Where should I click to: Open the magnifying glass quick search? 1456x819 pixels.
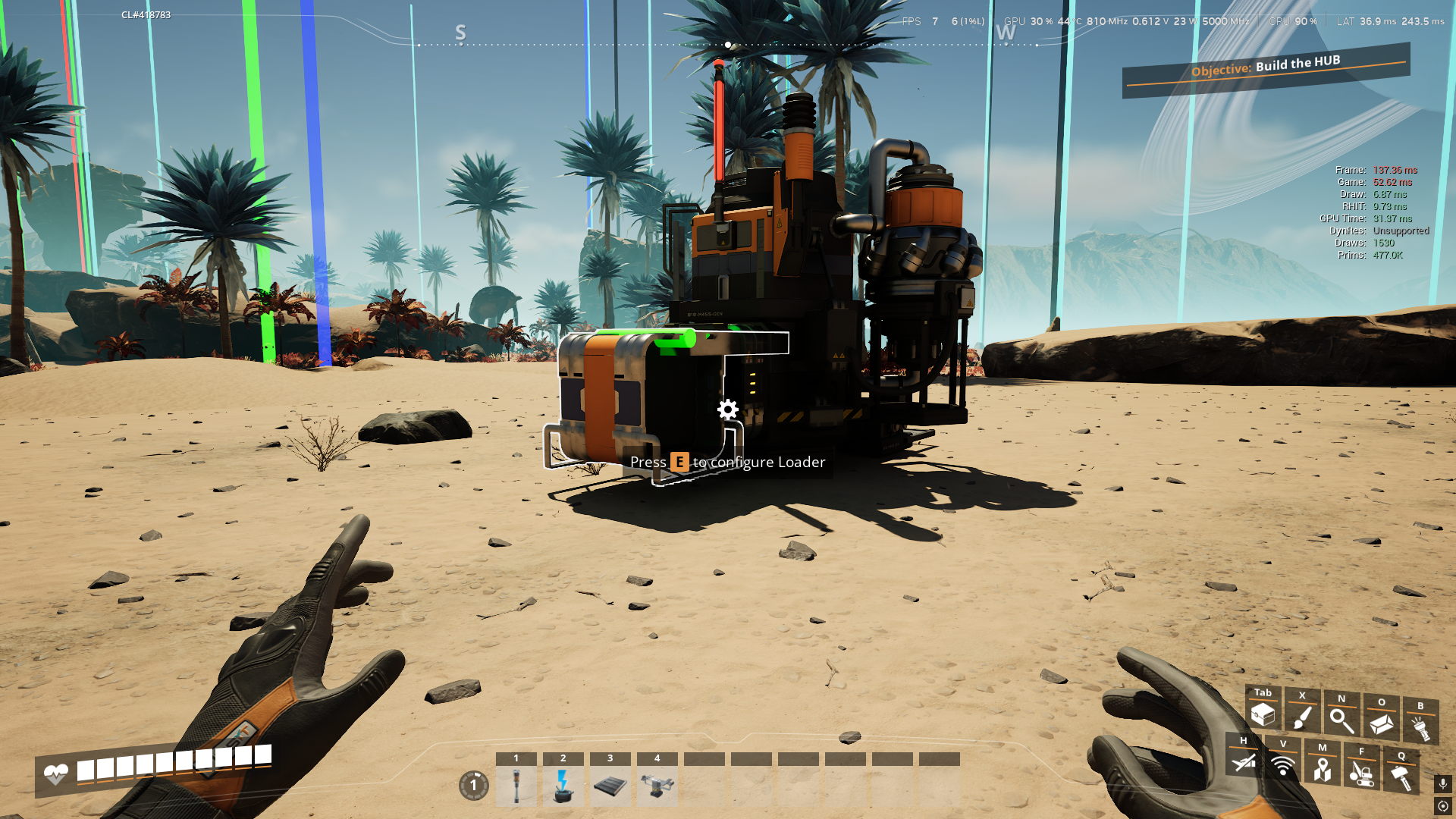(1341, 720)
